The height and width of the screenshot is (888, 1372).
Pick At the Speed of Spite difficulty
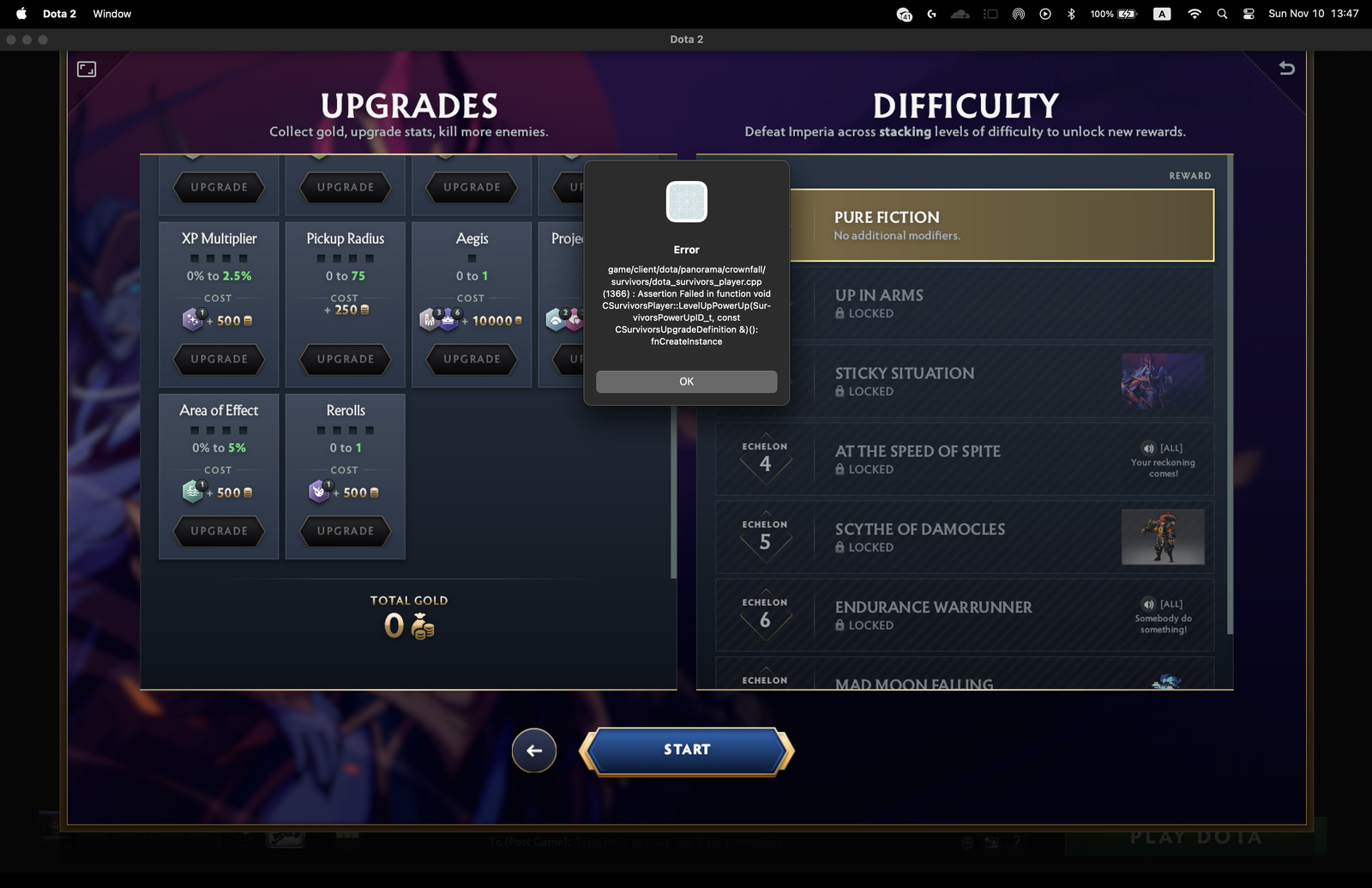pyautogui.click(x=965, y=459)
